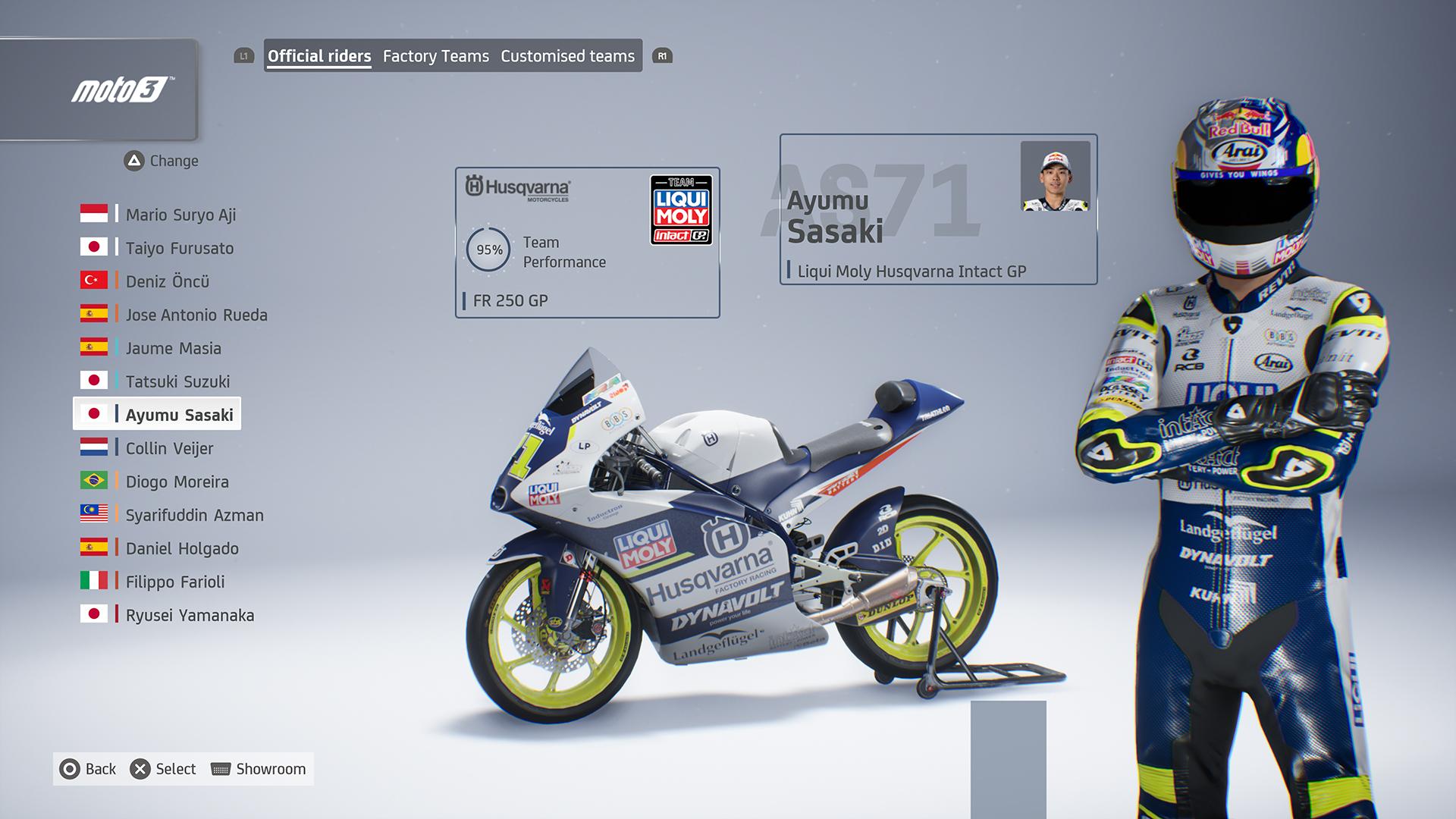Select rider Ryusei Yamanaka
Screen dimensions: 1456x819
pyautogui.click(x=189, y=615)
